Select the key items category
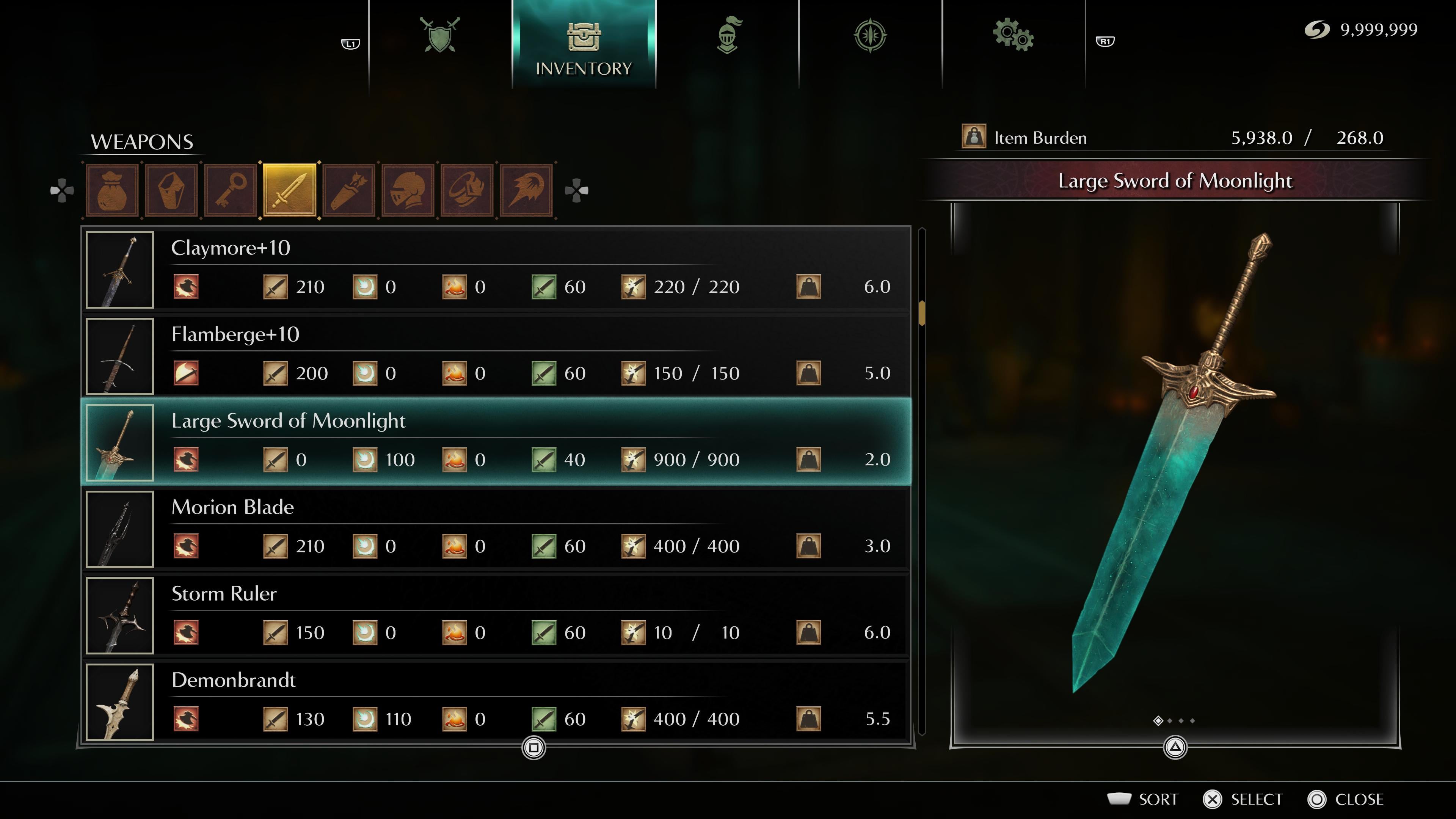This screenshot has width=1456, height=819. pos(231,190)
